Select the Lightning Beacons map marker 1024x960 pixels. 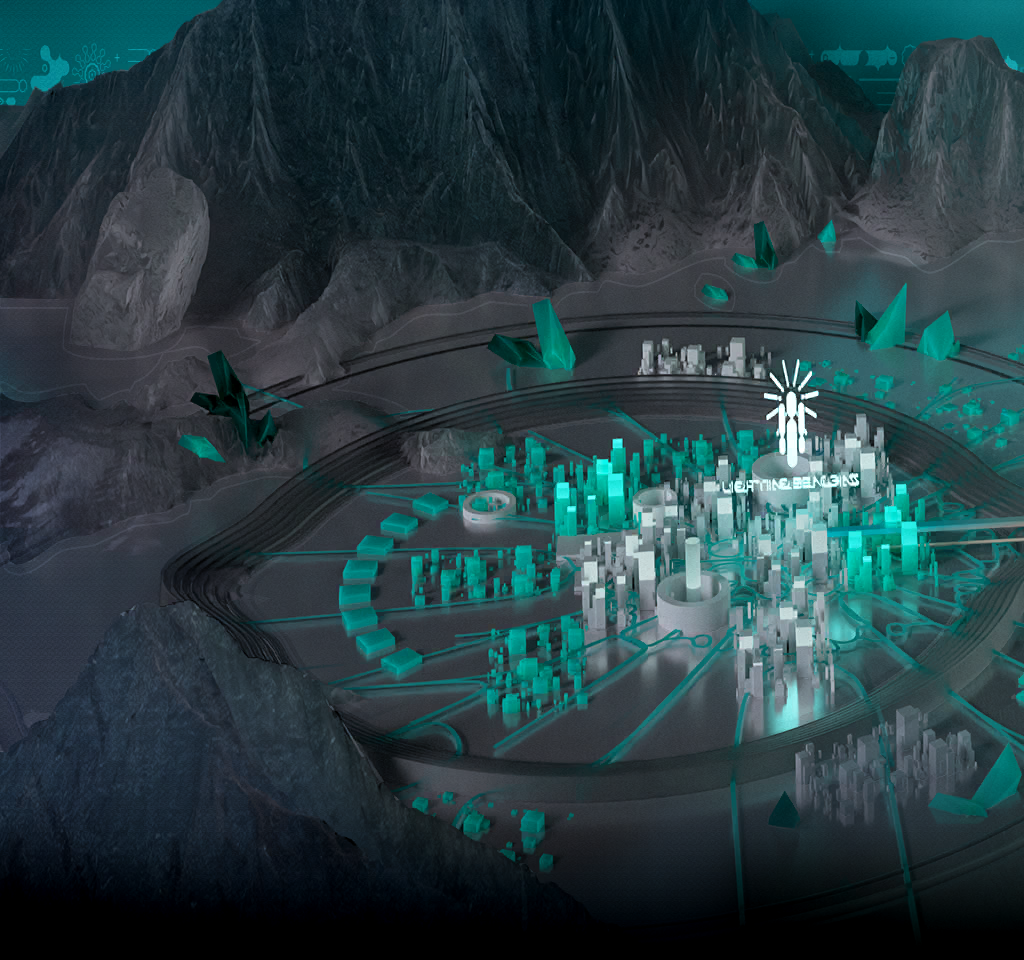791,420
